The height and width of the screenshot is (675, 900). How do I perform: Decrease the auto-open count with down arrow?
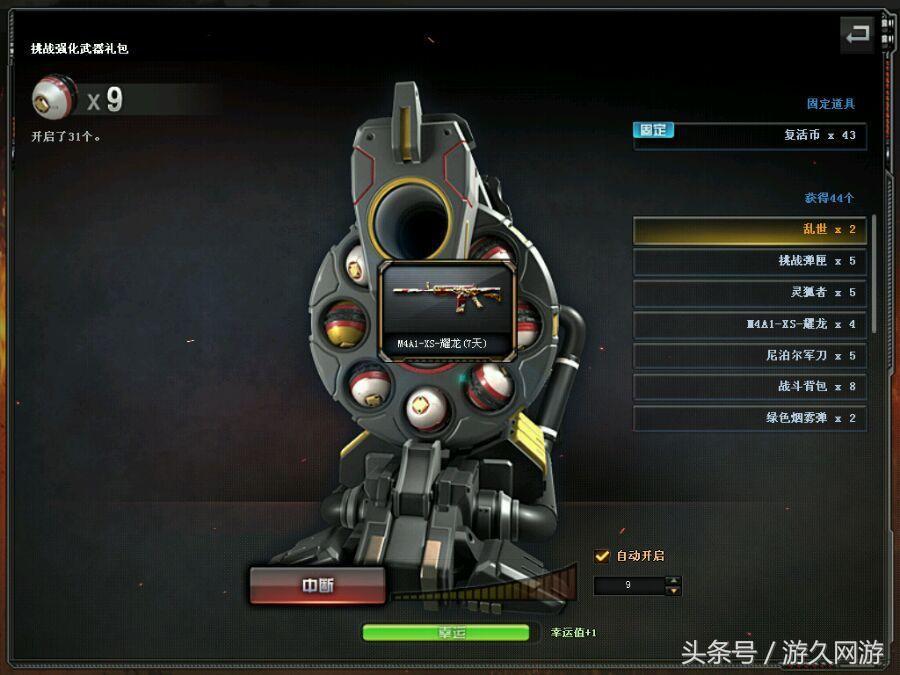[674, 591]
